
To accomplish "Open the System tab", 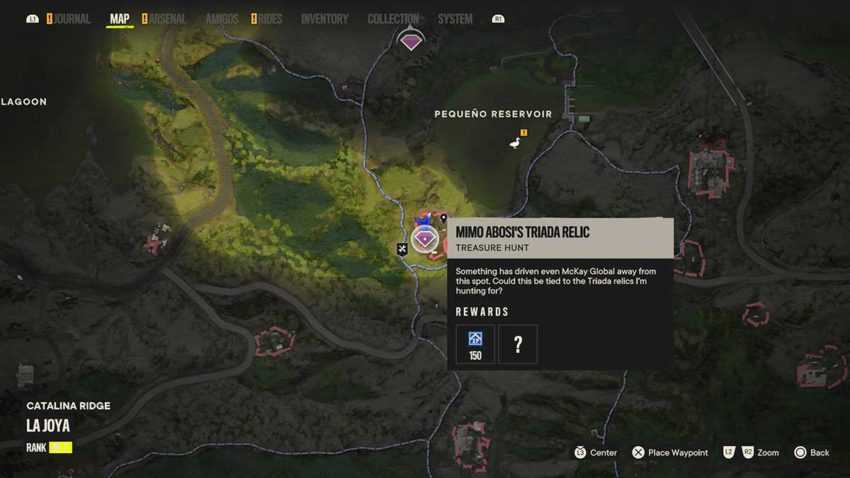I will click(455, 19).
